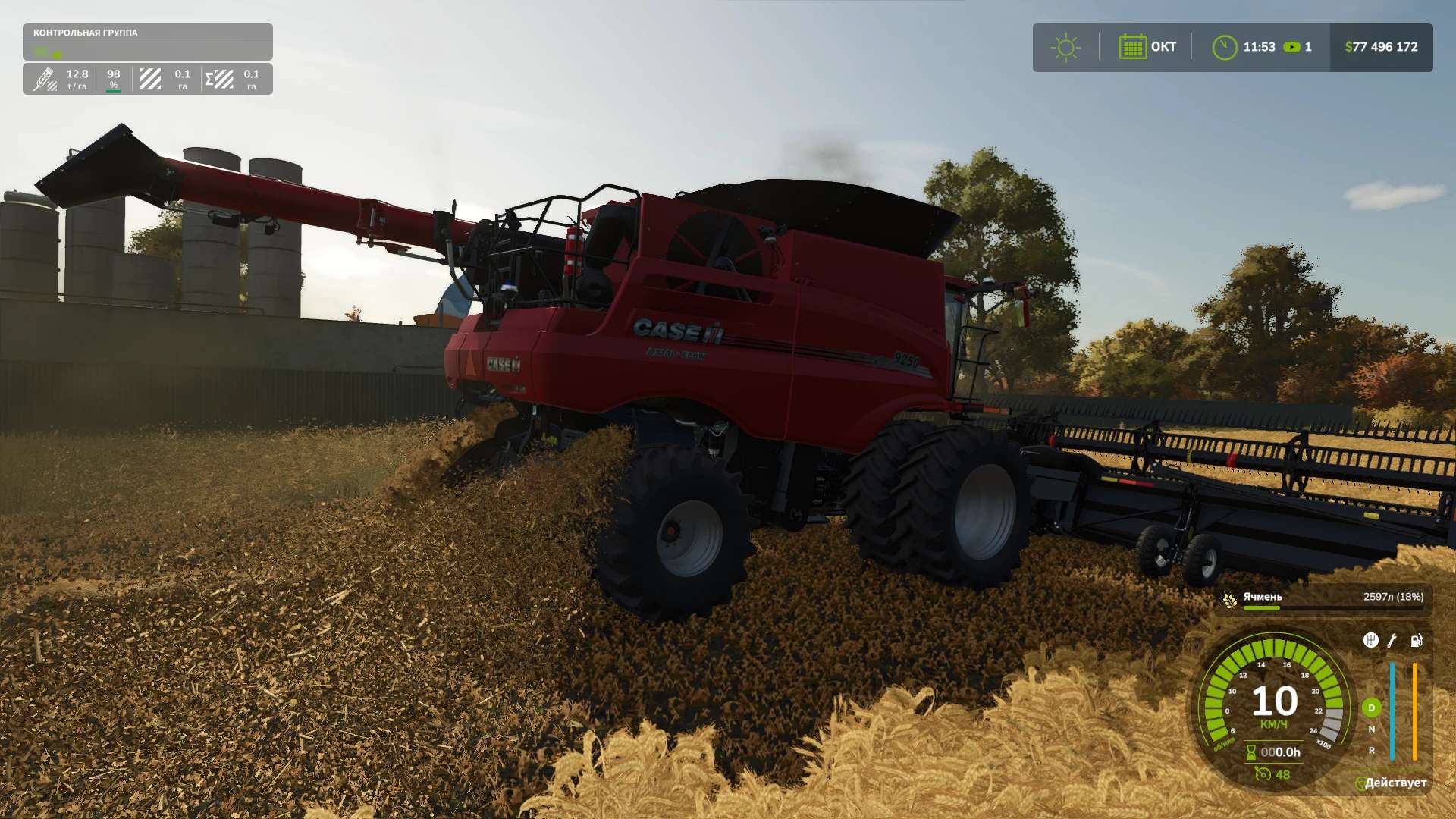Click the cruise control speed icon
This screenshot has width=1456, height=819.
1263,773
